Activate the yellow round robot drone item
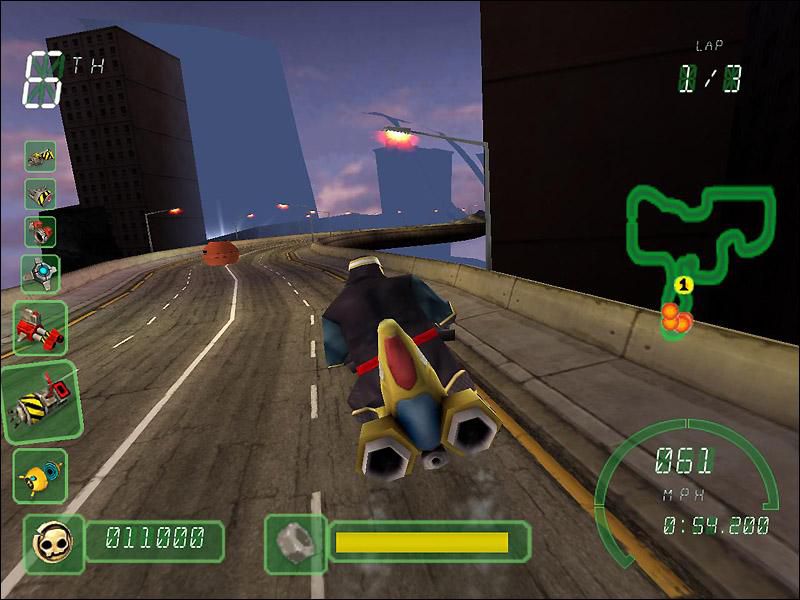This screenshot has width=800, height=600. [40, 476]
